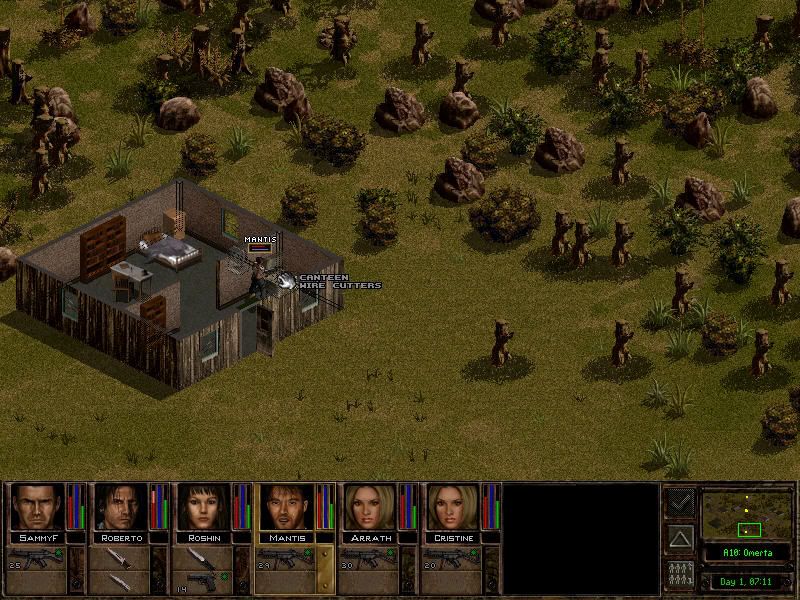Click the sector overview minimap
The height and width of the screenshot is (600, 800).
tap(747, 514)
